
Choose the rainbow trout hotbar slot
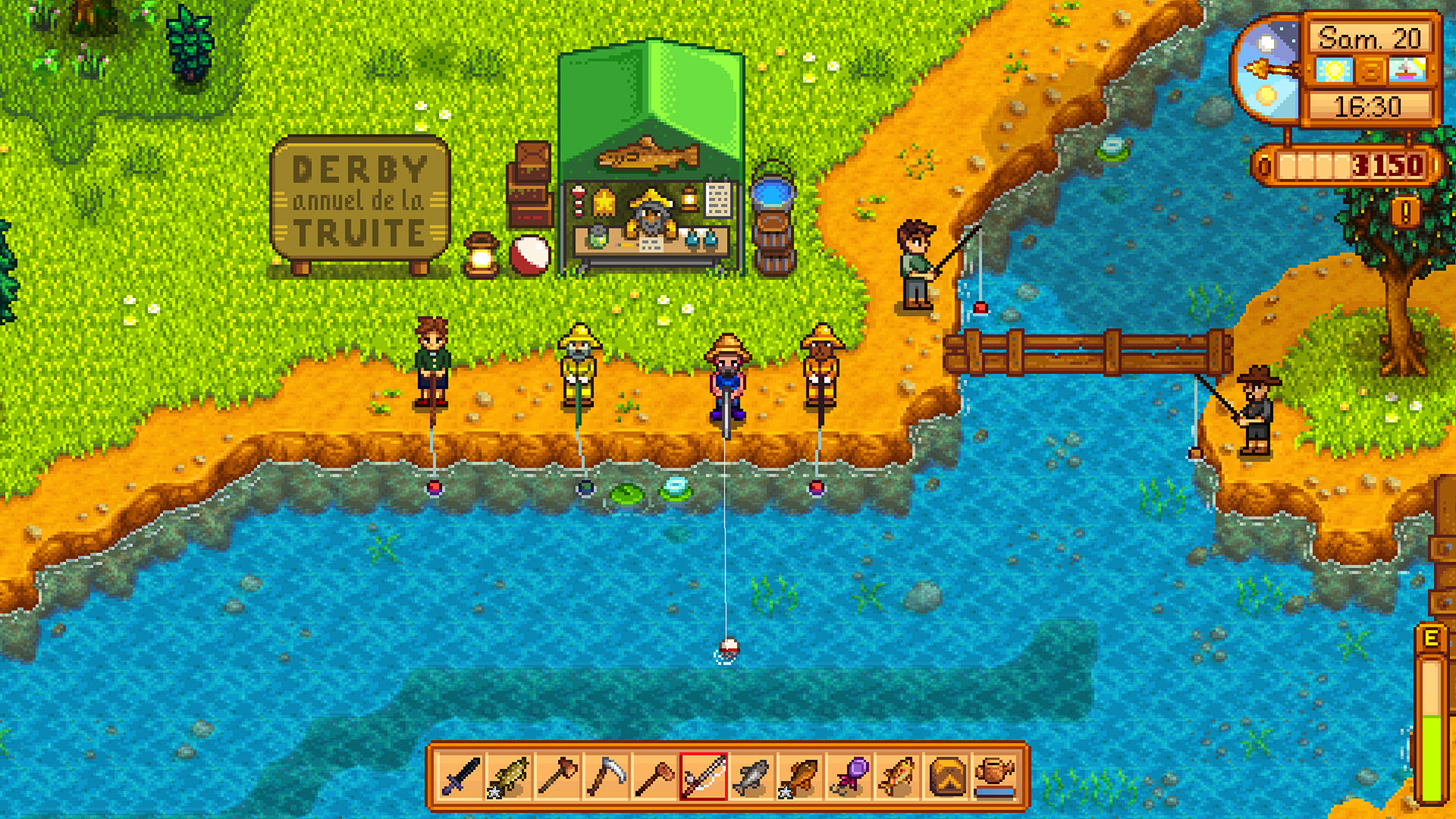pos(898,777)
